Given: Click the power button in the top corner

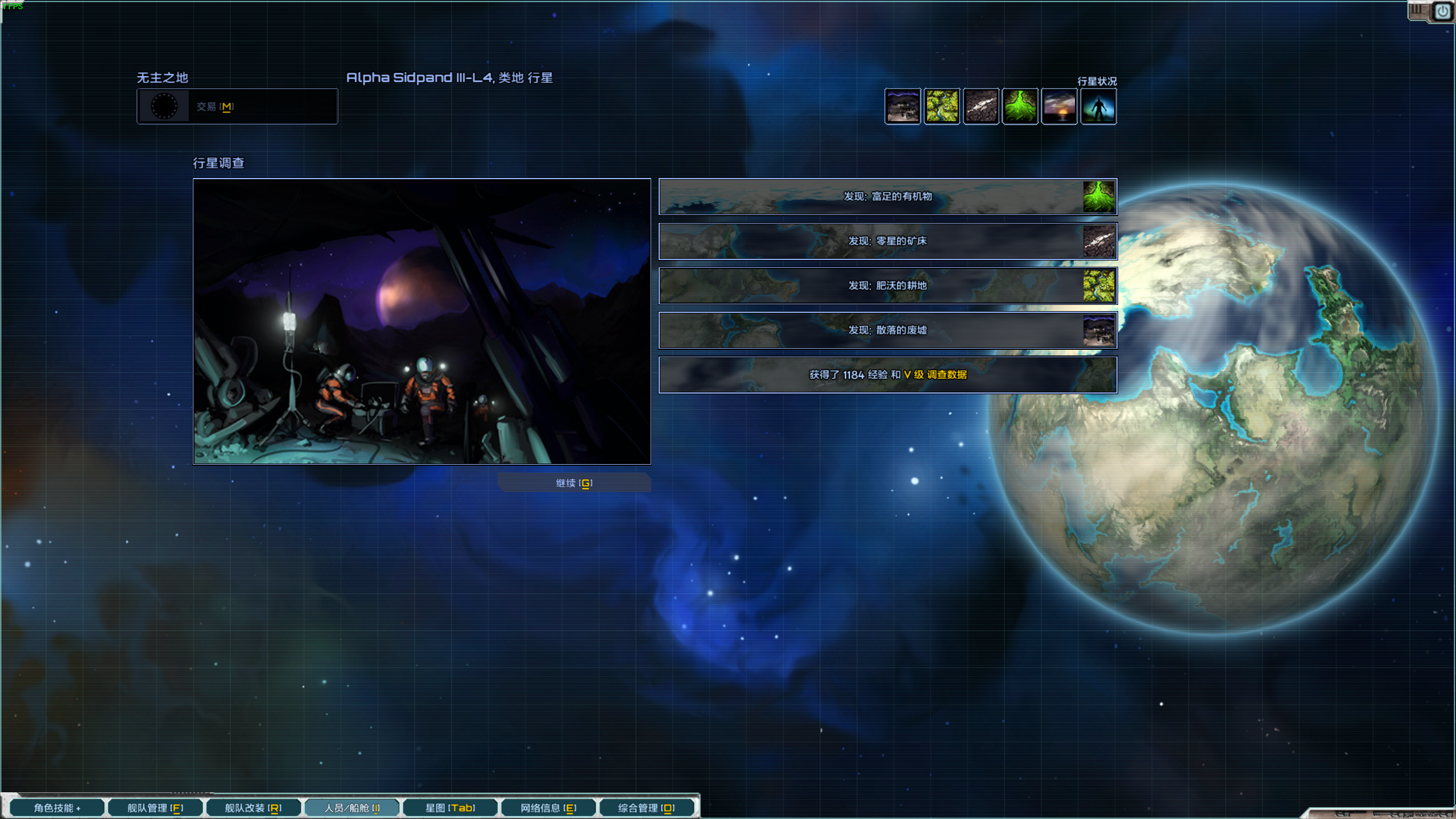Looking at the screenshot, I should click(1443, 11).
